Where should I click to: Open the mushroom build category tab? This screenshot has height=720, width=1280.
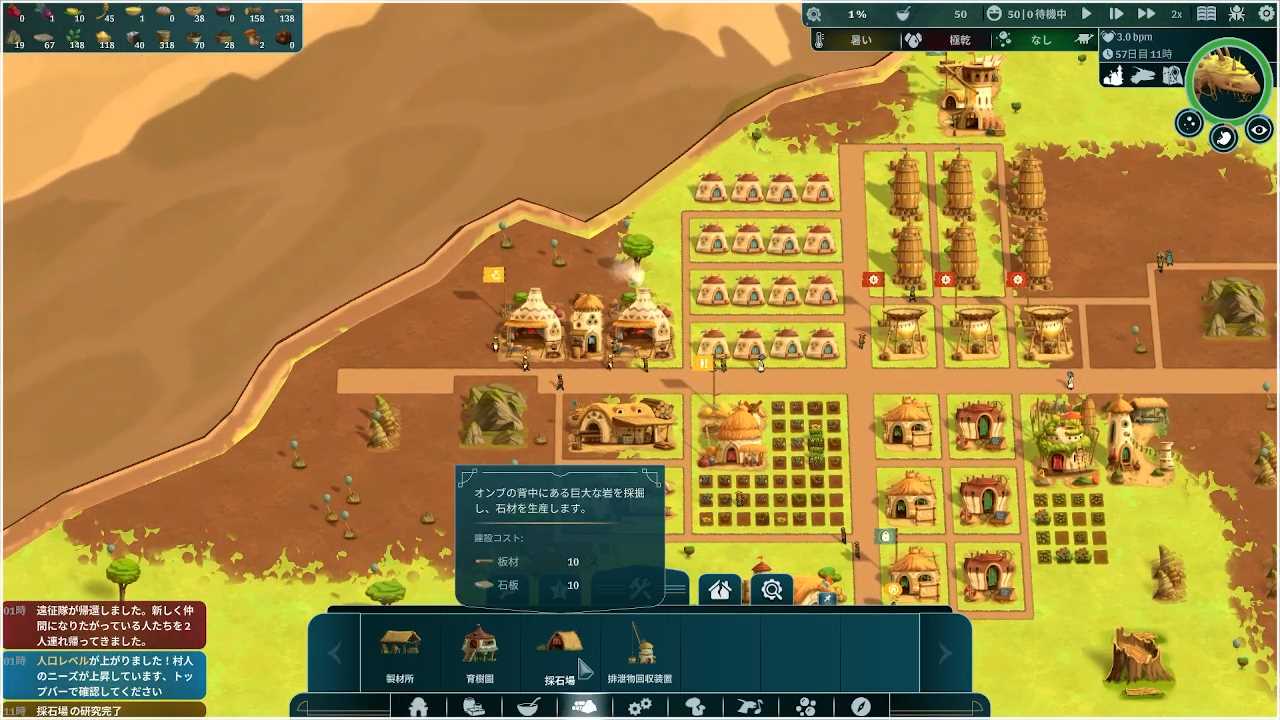(695, 707)
